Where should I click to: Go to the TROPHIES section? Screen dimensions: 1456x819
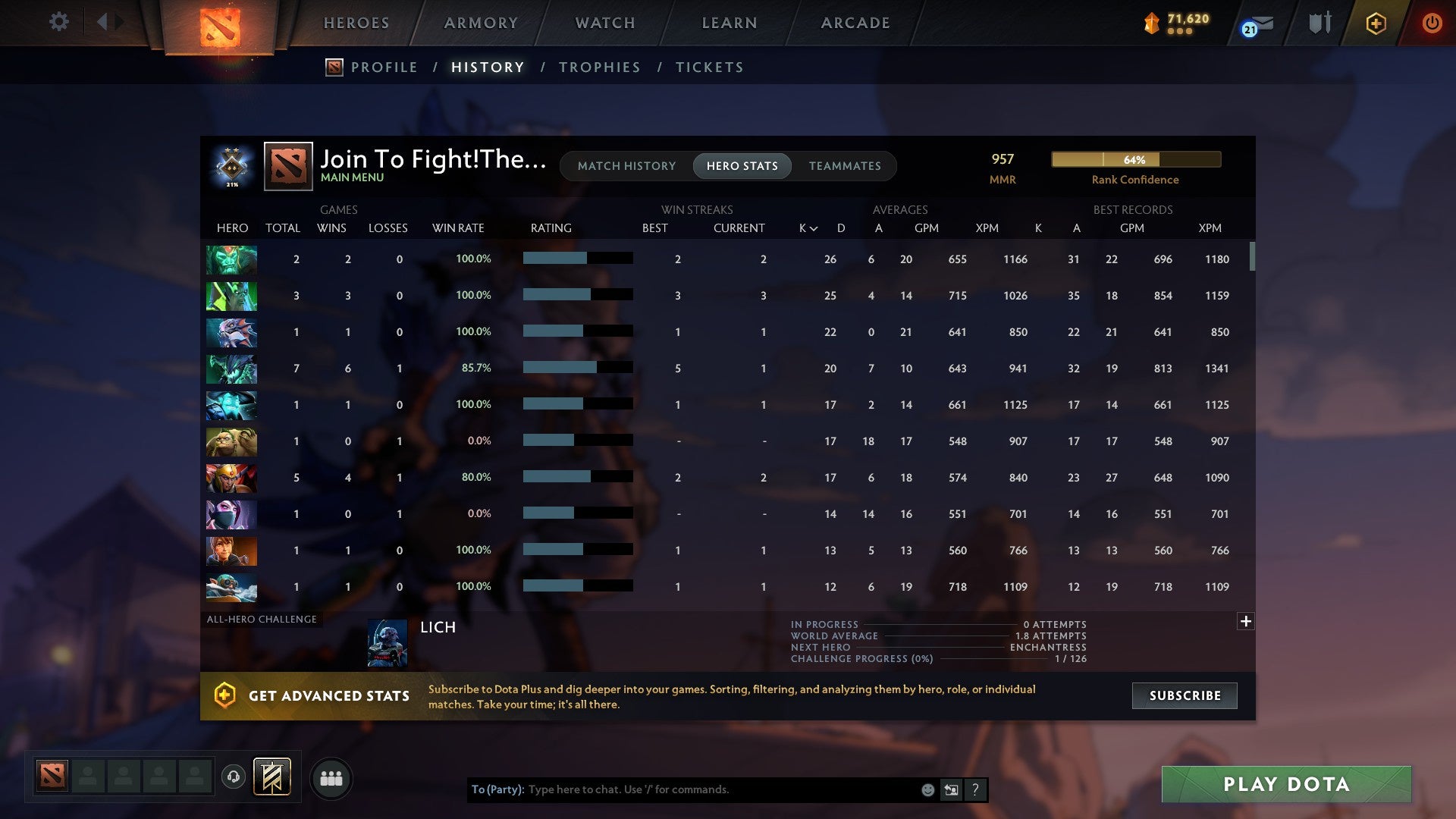point(599,67)
